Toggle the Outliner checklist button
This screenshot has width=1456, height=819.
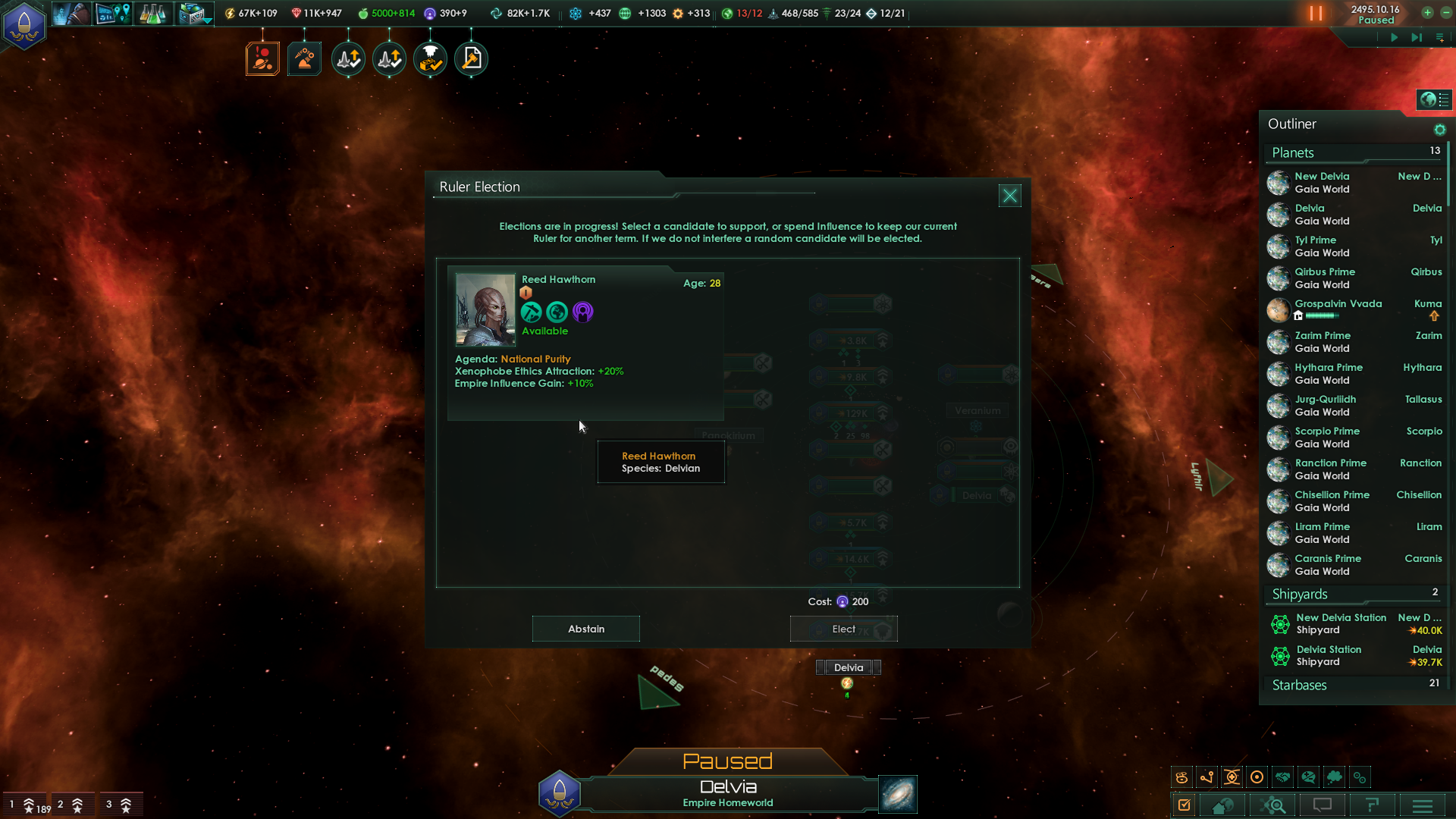tap(1185, 805)
